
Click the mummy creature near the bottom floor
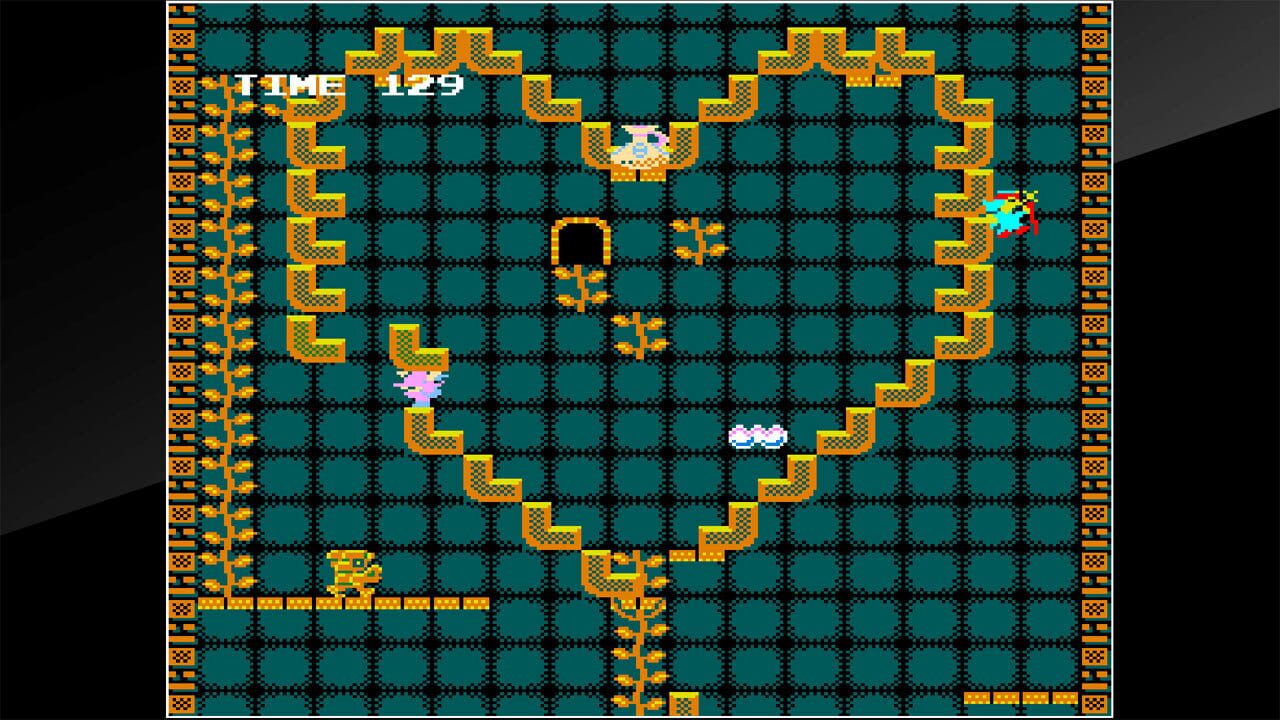tap(357, 575)
